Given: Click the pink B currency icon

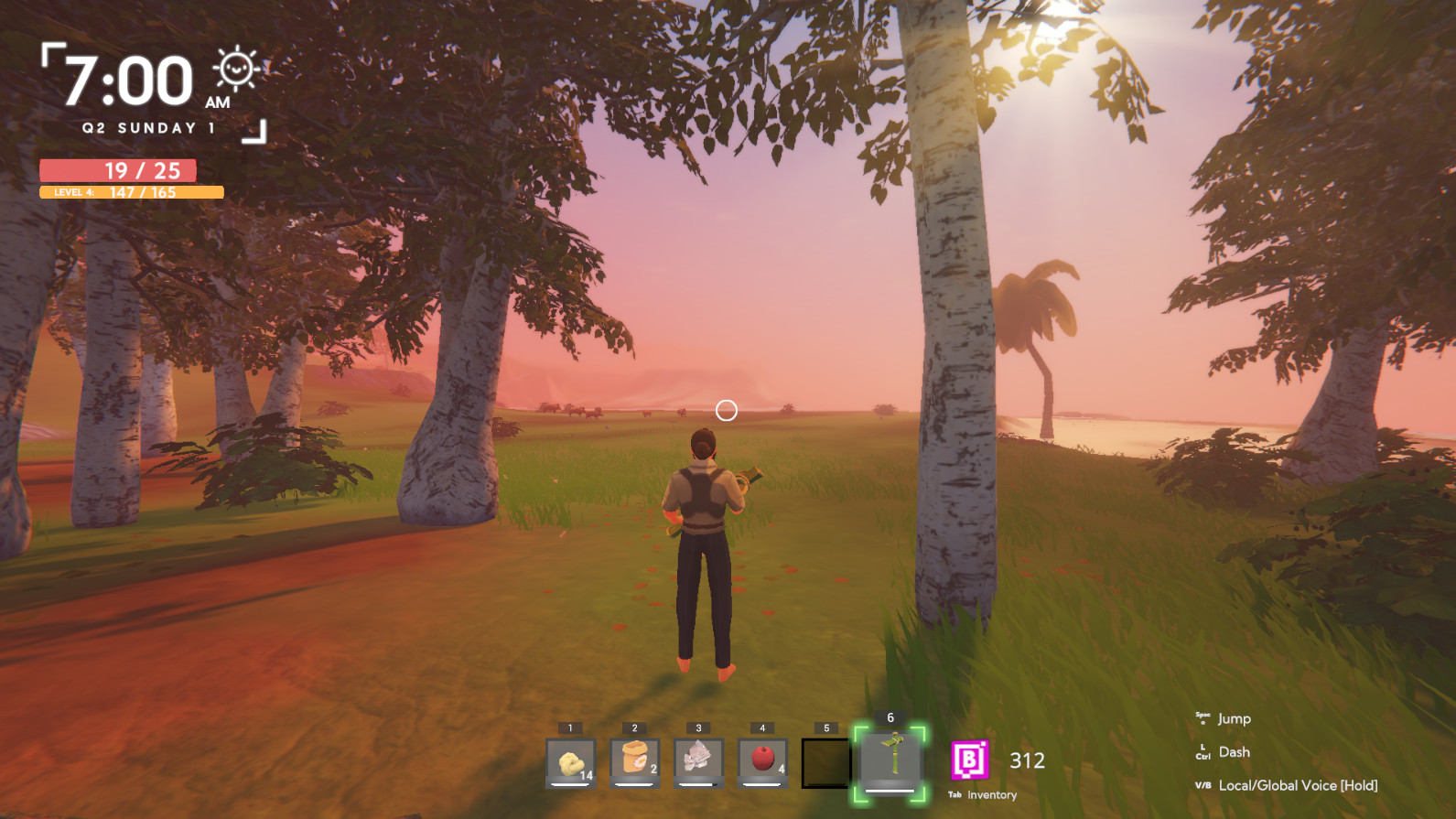Looking at the screenshot, I should click(970, 760).
